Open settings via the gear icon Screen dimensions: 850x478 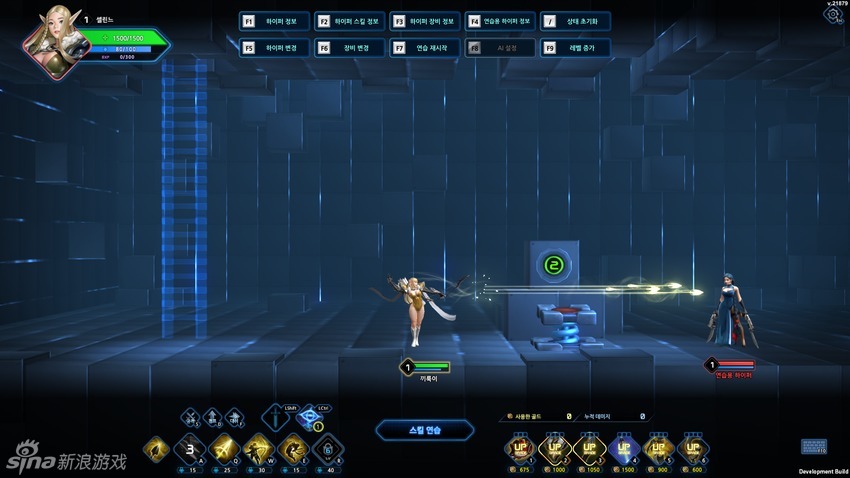tap(833, 16)
